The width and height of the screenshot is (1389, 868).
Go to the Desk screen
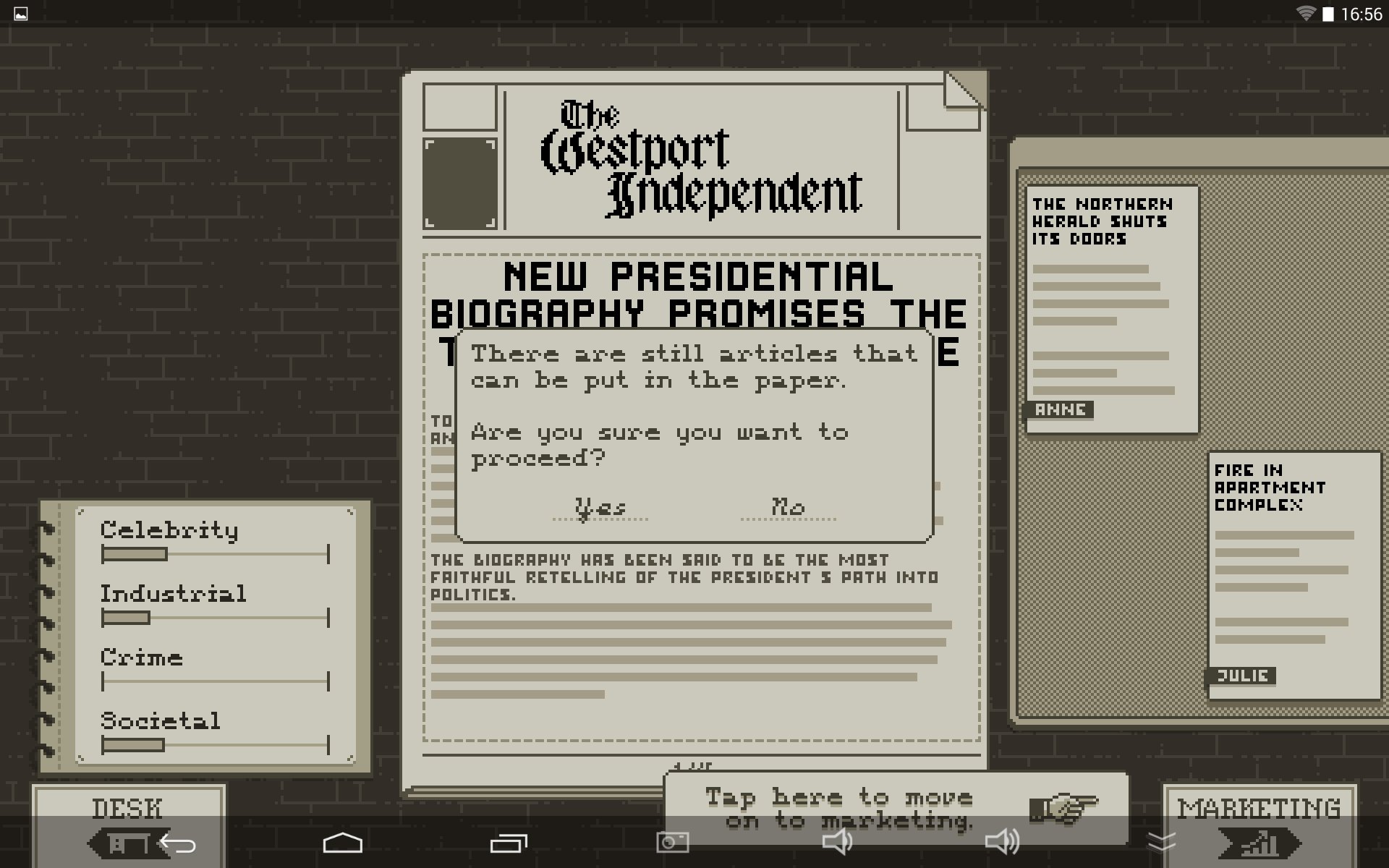pyautogui.click(x=127, y=807)
